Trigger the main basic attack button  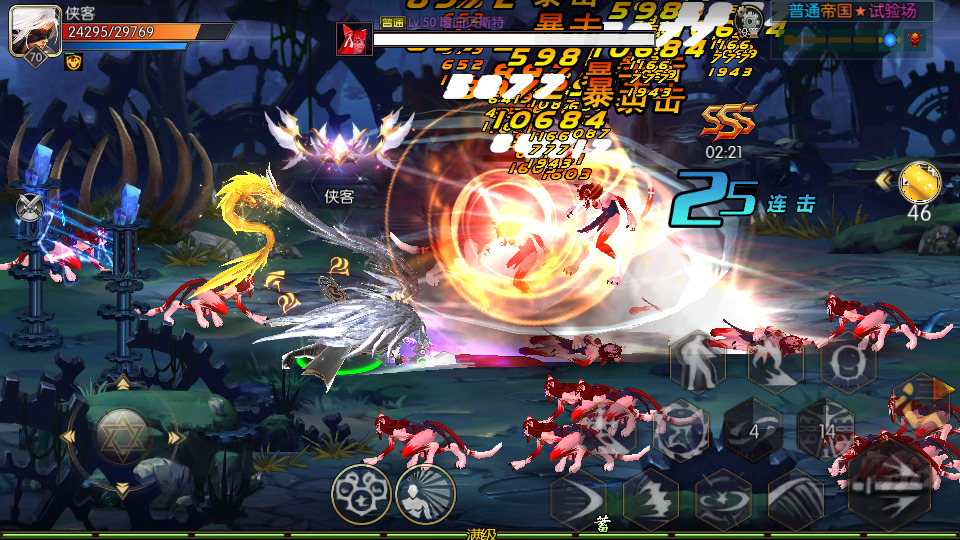pos(891,484)
